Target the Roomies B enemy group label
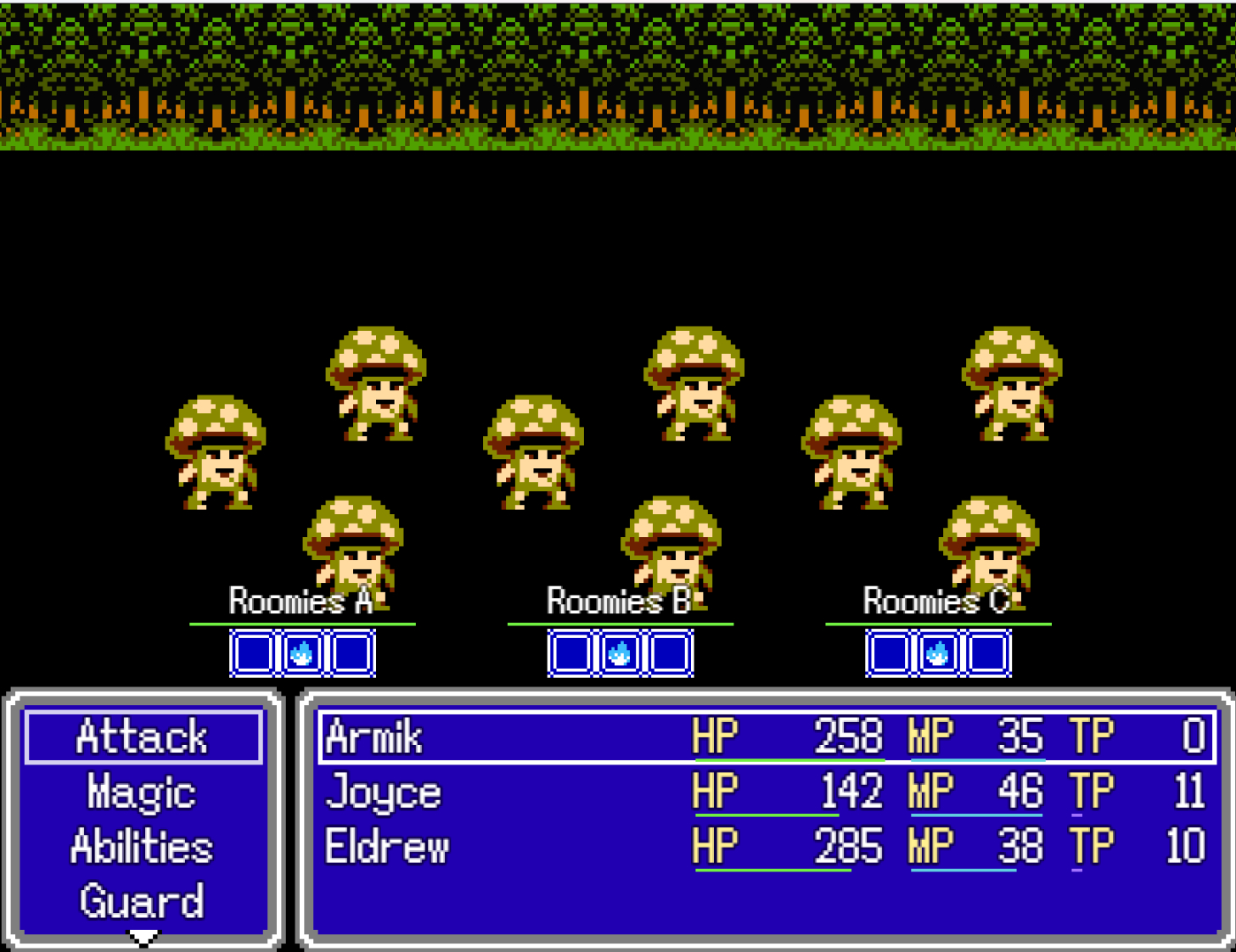Screen dimensions: 1236x952 pos(619,601)
